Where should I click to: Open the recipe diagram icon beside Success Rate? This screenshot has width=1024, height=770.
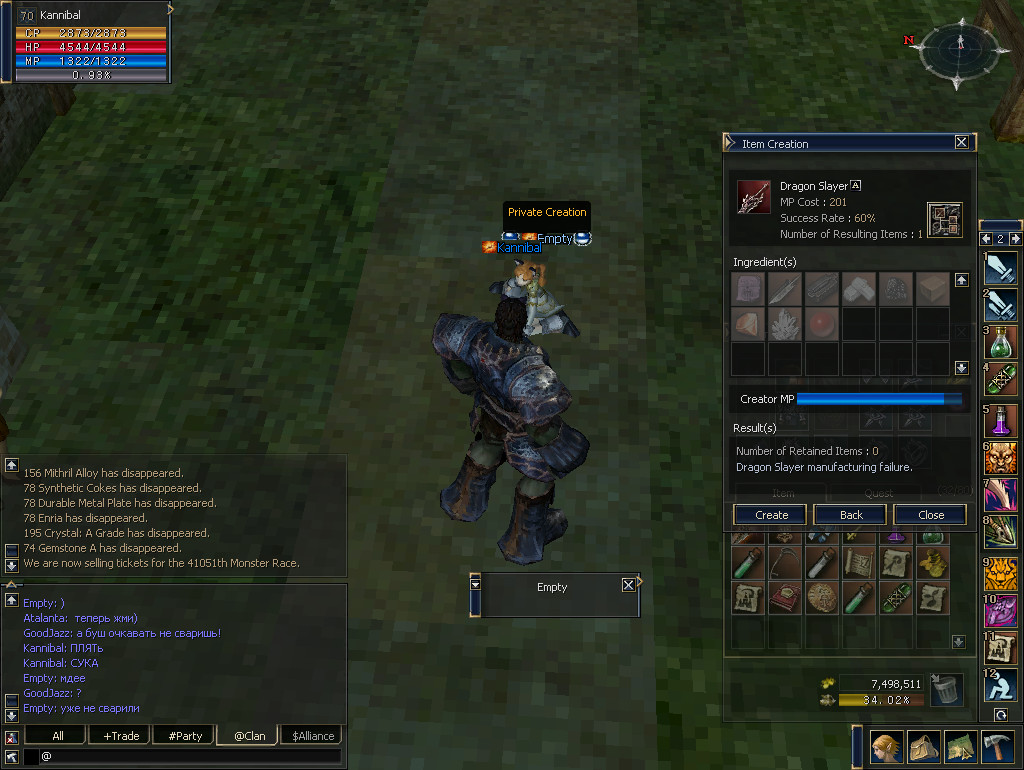point(944,219)
